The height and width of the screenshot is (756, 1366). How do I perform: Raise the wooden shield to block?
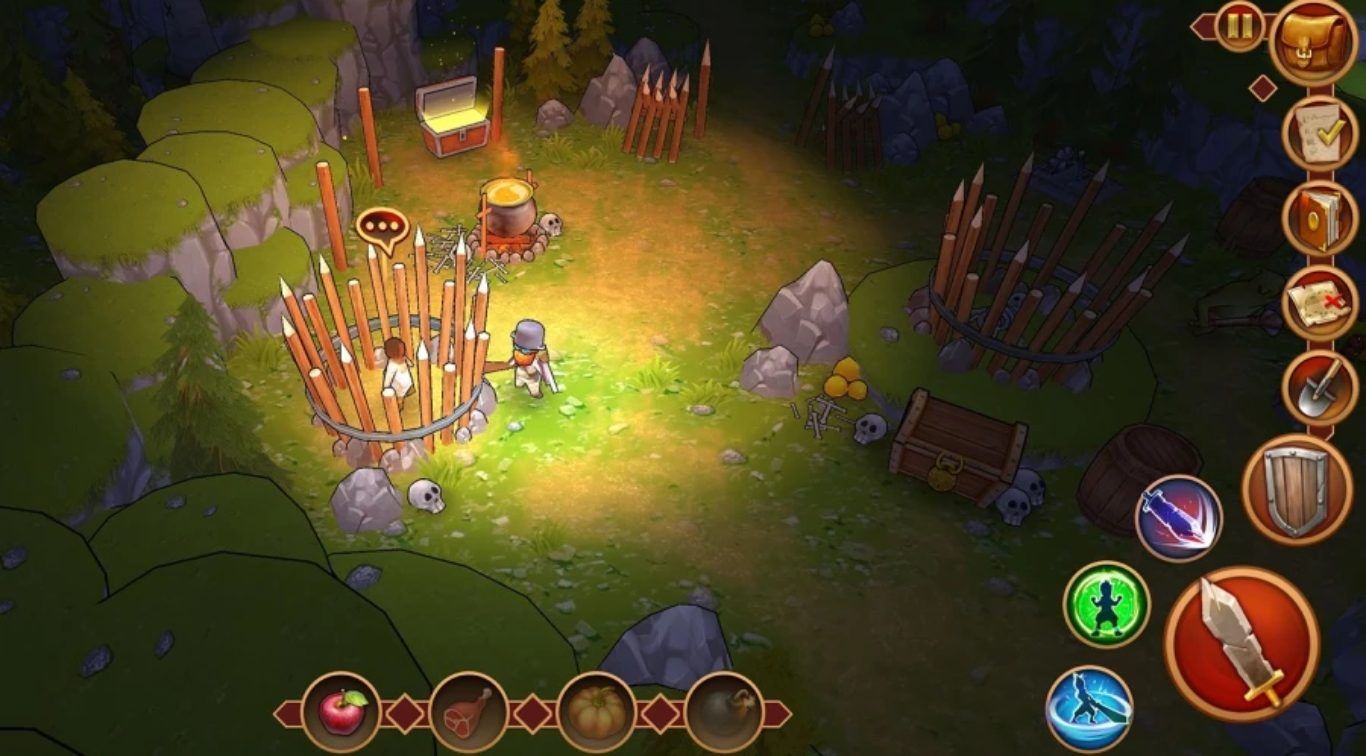1297,489
